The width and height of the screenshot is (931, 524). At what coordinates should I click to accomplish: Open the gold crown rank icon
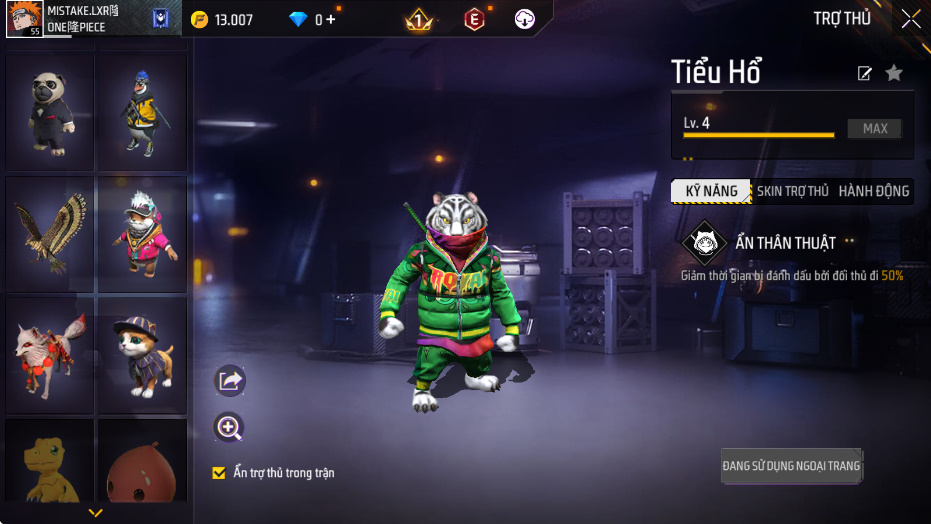pyautogui.click(x=419, y=19)
